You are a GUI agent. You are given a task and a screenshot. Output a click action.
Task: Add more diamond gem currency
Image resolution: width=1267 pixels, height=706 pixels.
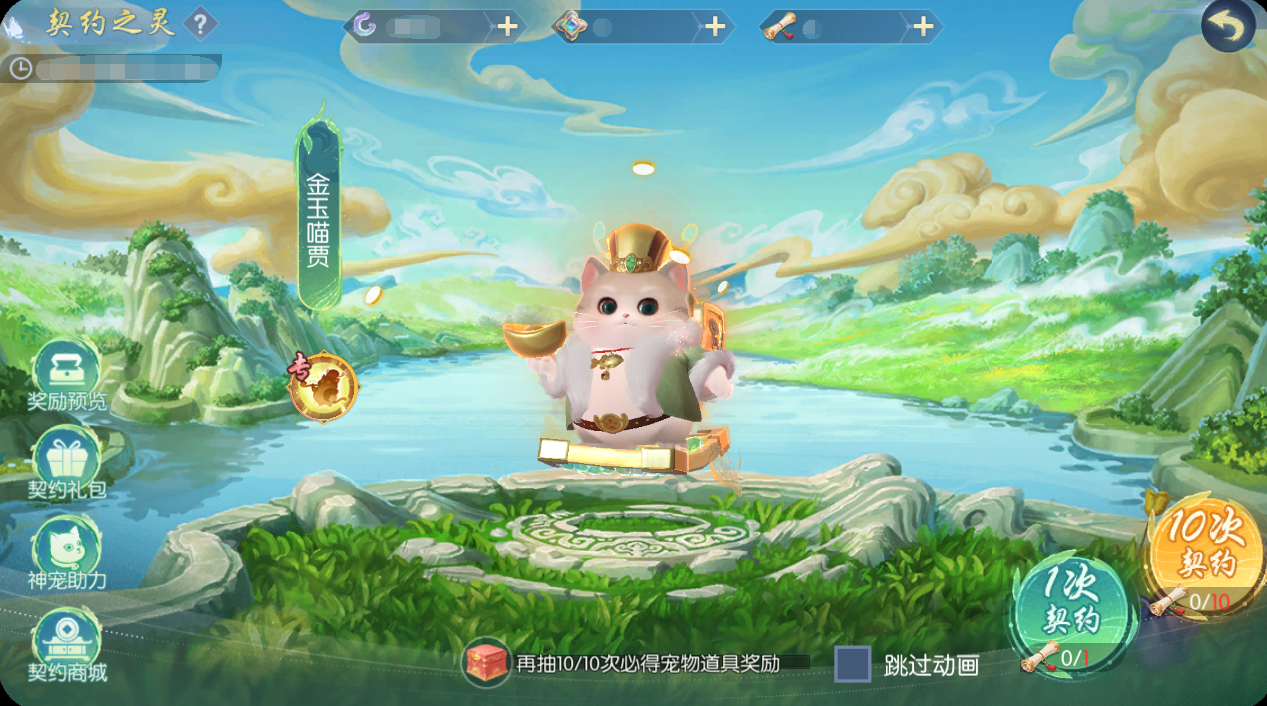[x=715, y=27]
